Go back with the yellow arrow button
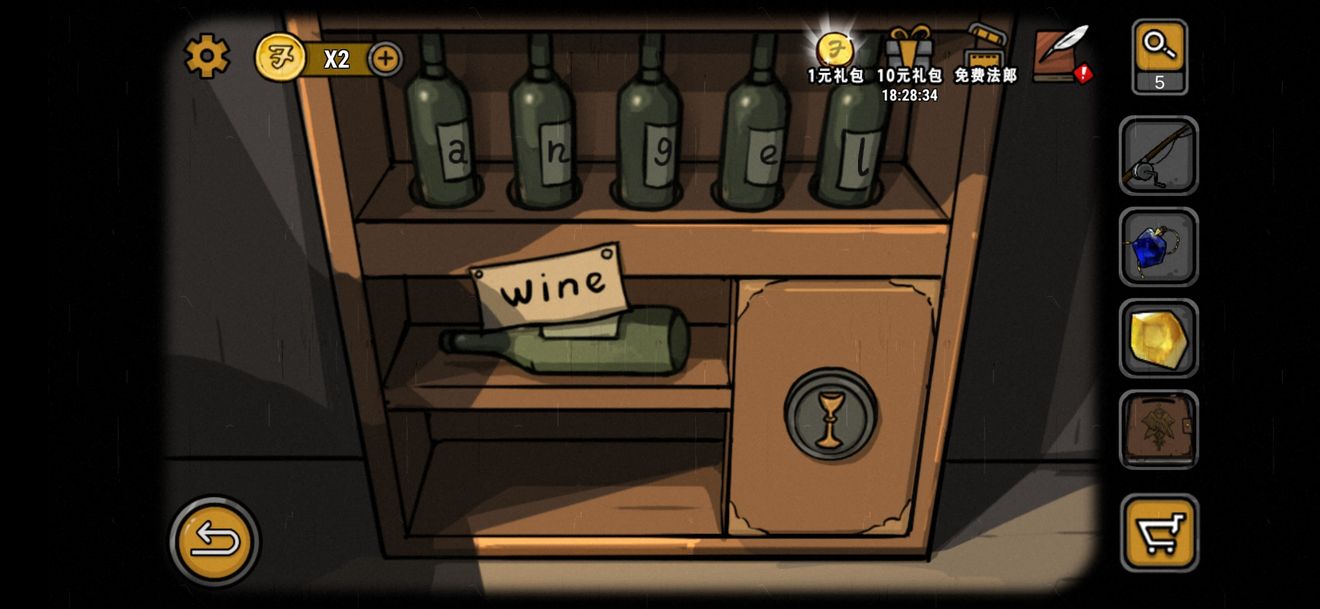This screenshot has width=1320, height=609. point(215,541)
